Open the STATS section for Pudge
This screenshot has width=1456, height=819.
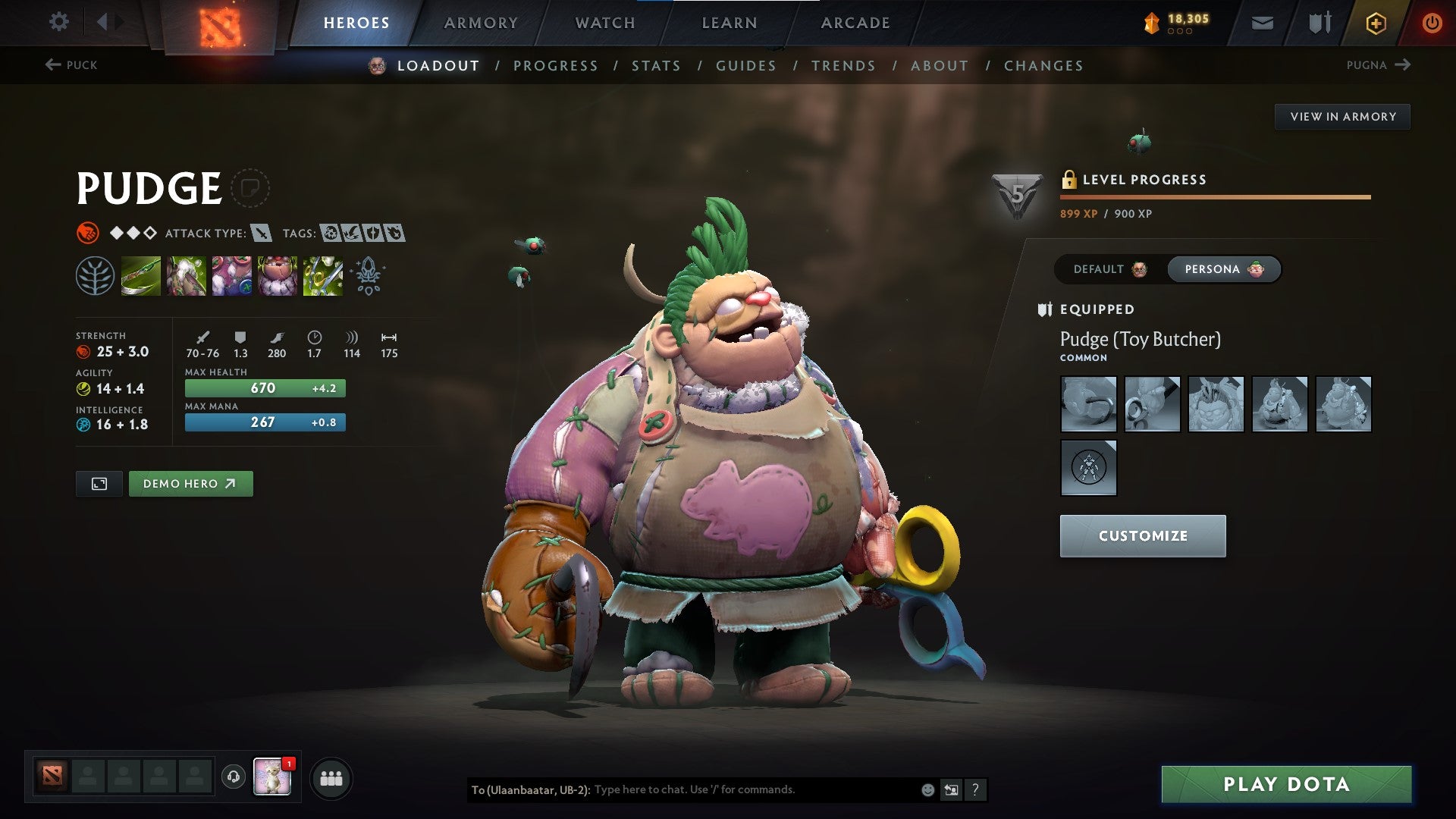point(657,65)
